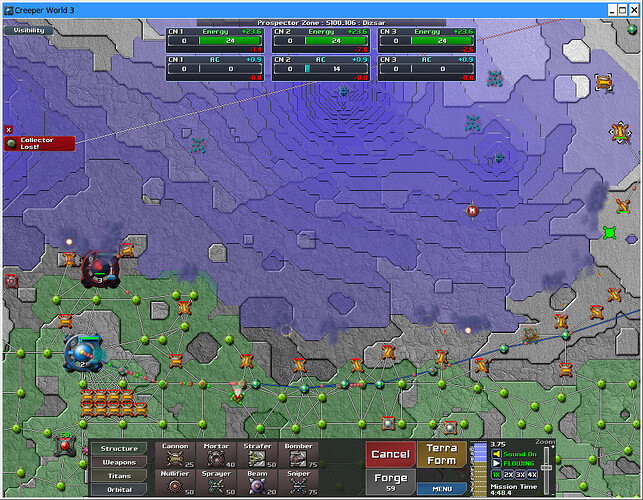Set game speed to 2X
643x500 pixels.
[509, 473]
